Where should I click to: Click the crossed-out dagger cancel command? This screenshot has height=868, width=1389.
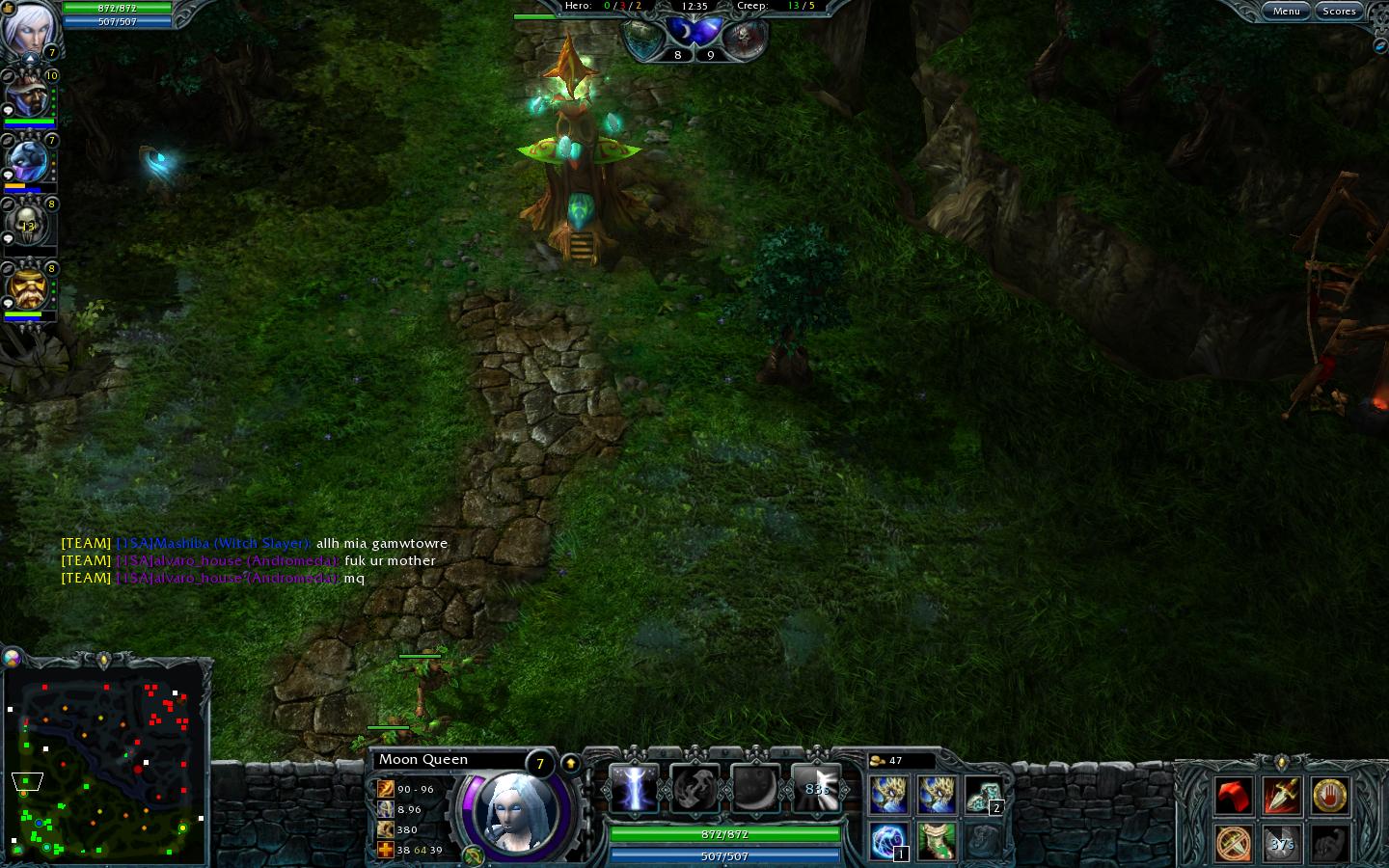click(1234, 844)
